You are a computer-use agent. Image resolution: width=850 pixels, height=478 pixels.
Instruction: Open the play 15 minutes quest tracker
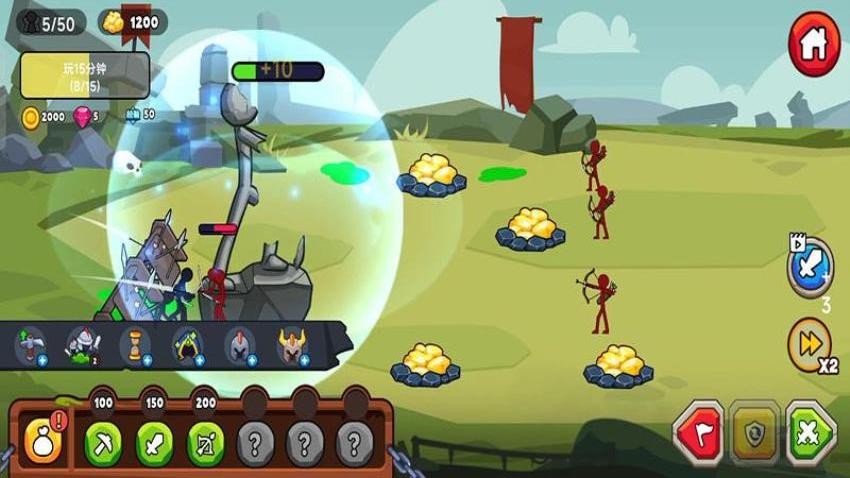85,75
